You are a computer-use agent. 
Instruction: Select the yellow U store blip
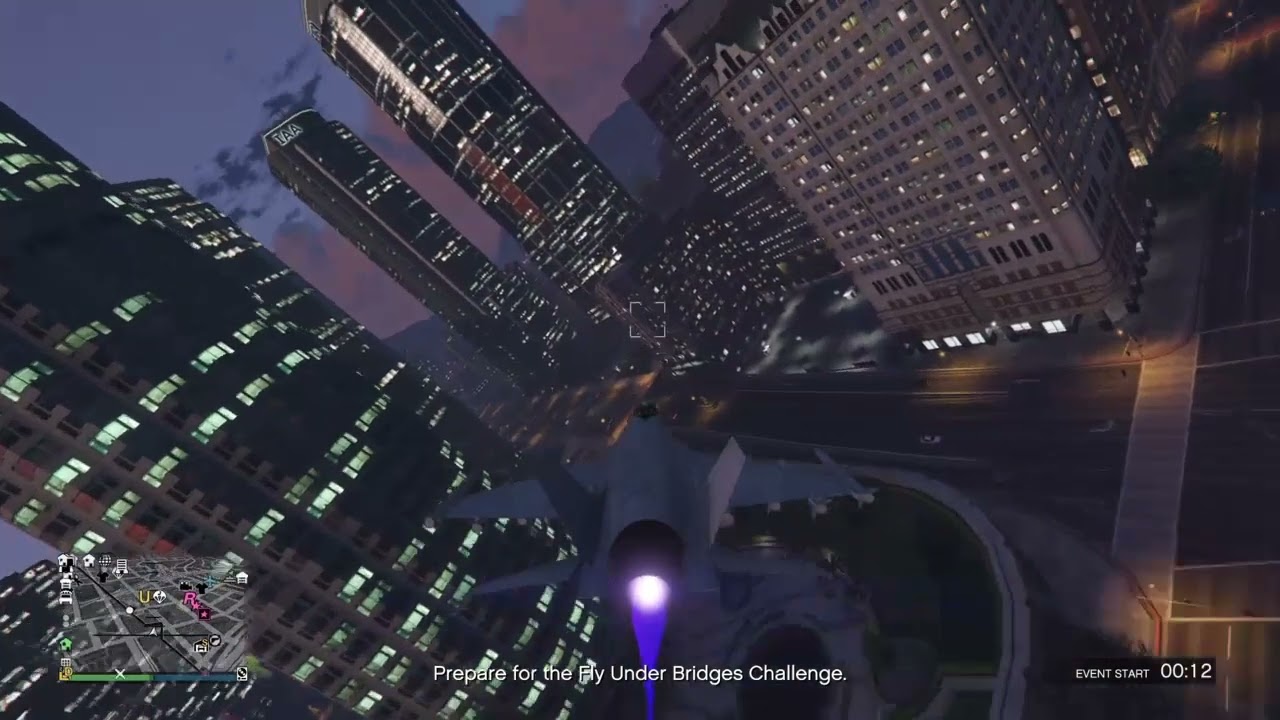(144, 597)
